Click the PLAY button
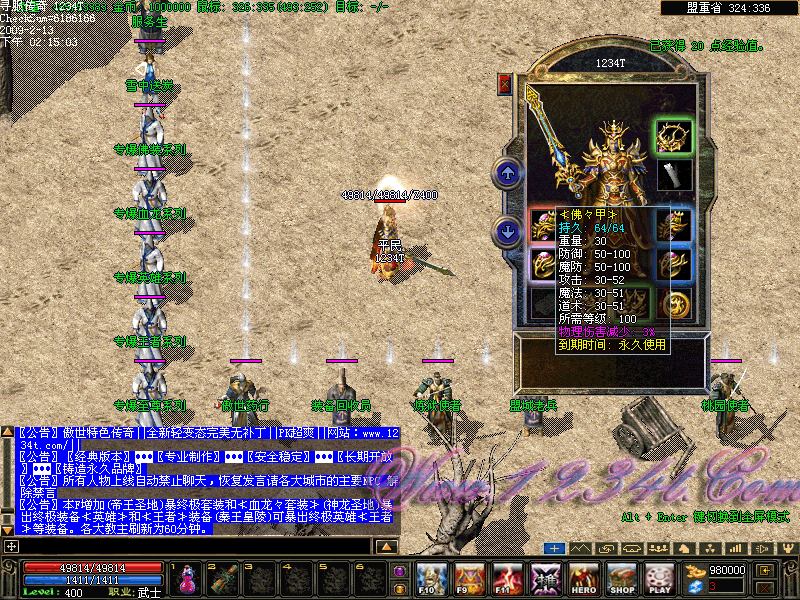 coord(659,578)
